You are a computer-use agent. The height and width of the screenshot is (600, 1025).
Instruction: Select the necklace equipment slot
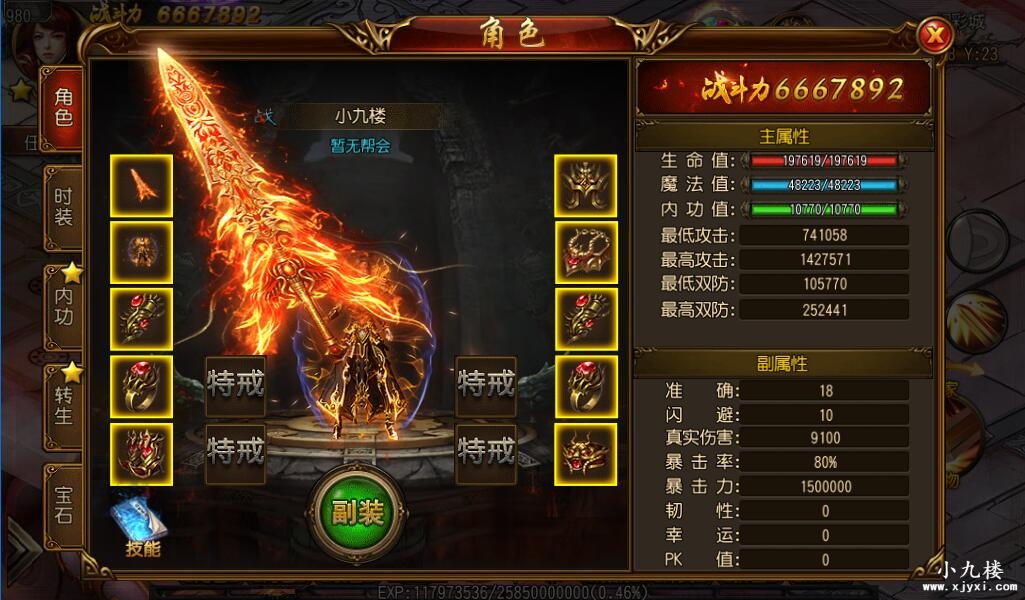[x=585, y=253]
